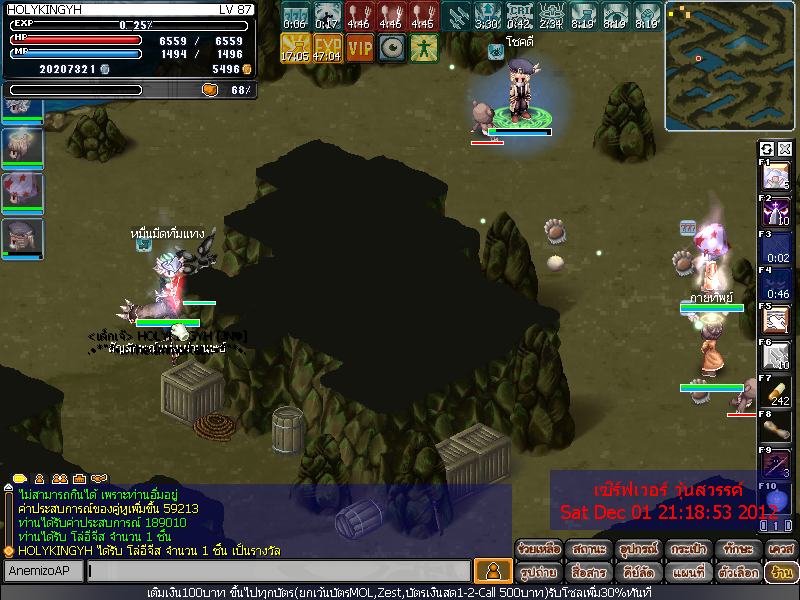
Task: Open the เควส (Quest) log
Action: (779, 549)
